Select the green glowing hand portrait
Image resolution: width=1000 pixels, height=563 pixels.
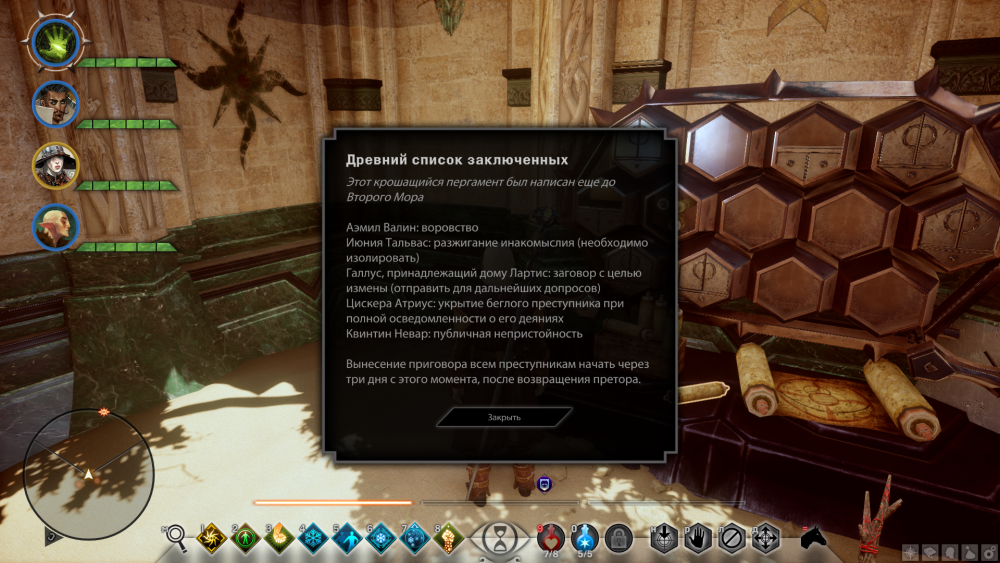tap(54, 42)
